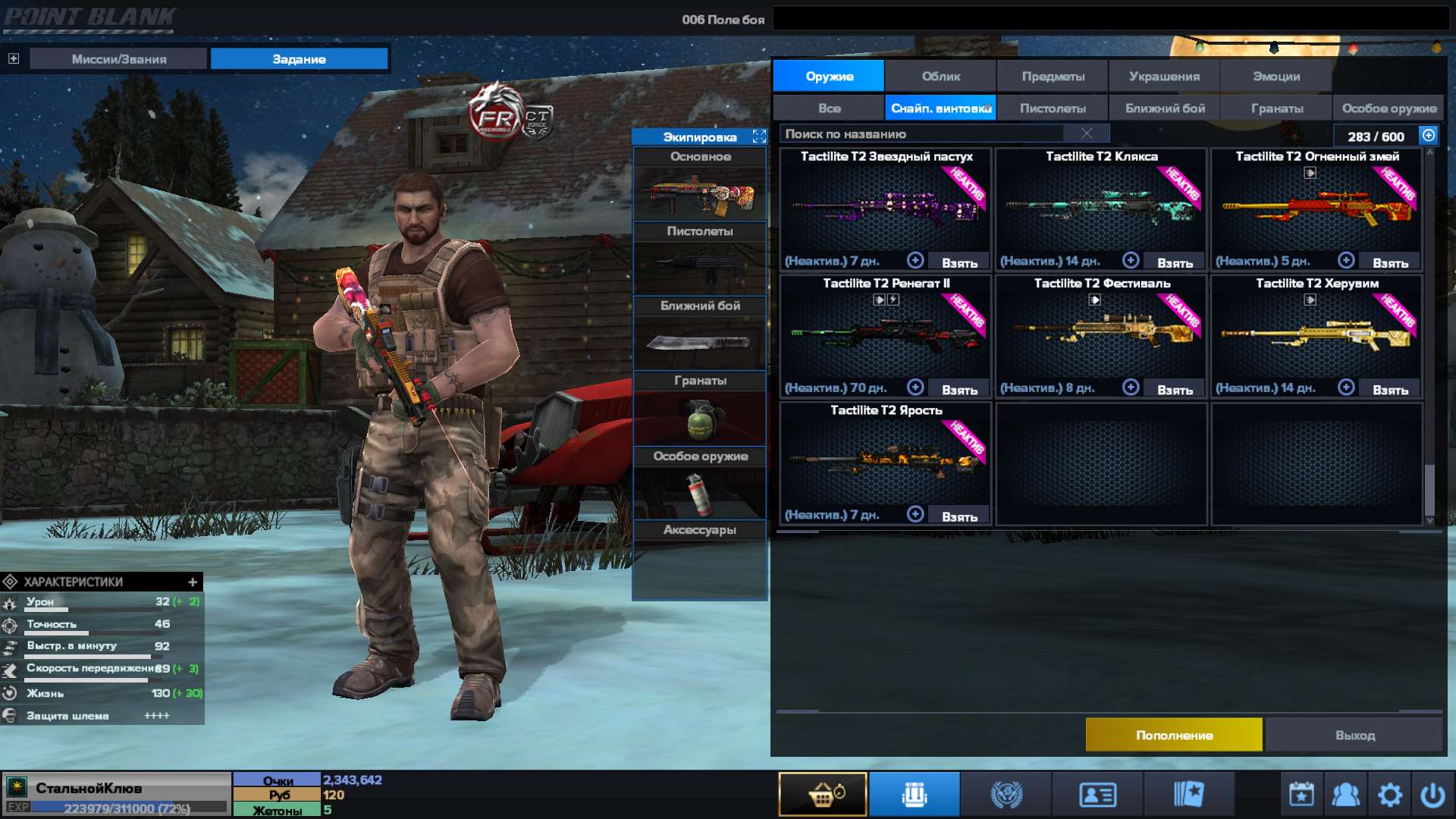Open the collection cards icon
This screenshot has width=1456, height=819.
coord(1188,793)
